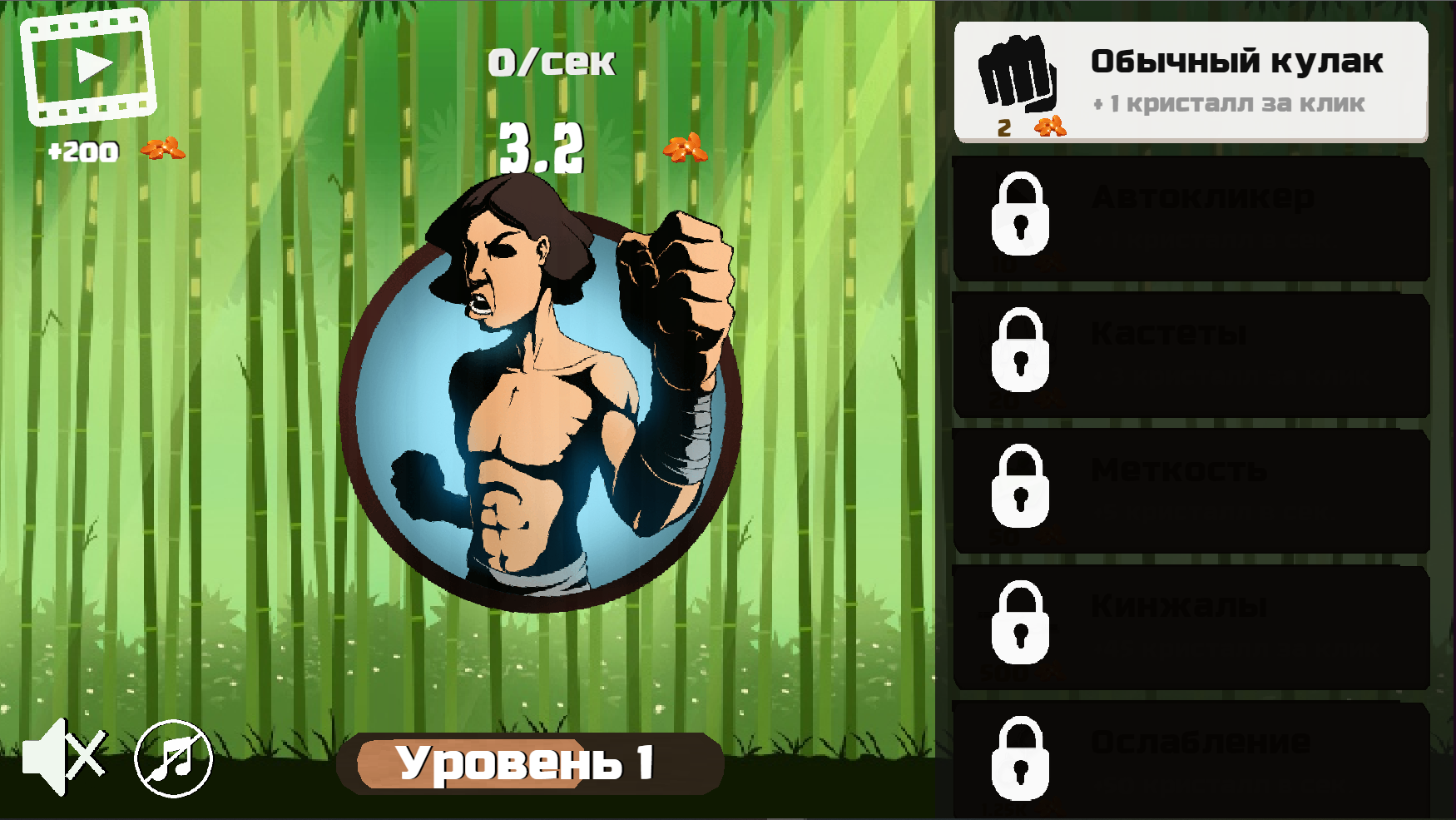Click the Уровень 1 button
The height and width of the screenshot is (820, 1456).
pos(530,762)
